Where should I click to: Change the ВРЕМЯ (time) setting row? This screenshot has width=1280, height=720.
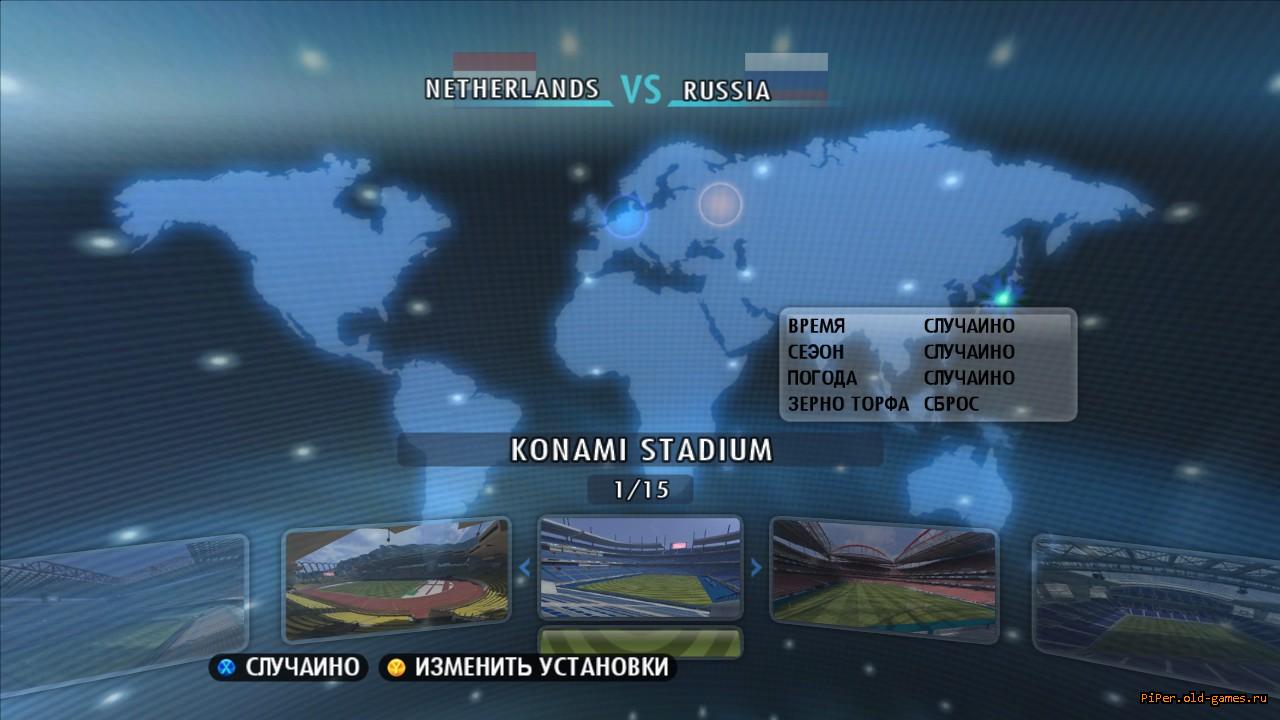click(x=927, y=326)
